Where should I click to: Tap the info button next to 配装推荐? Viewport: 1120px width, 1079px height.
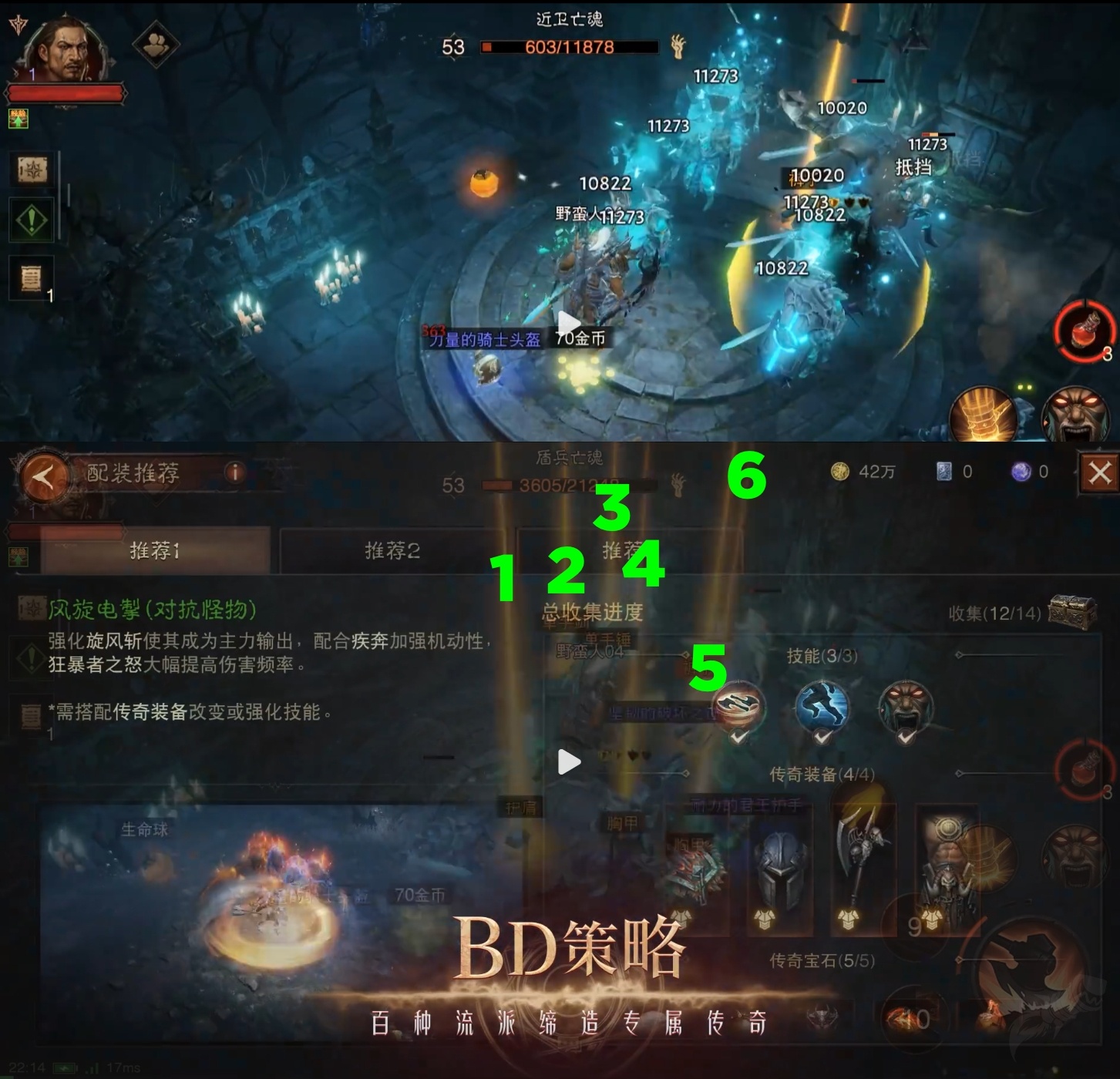(x=235, y=474)
